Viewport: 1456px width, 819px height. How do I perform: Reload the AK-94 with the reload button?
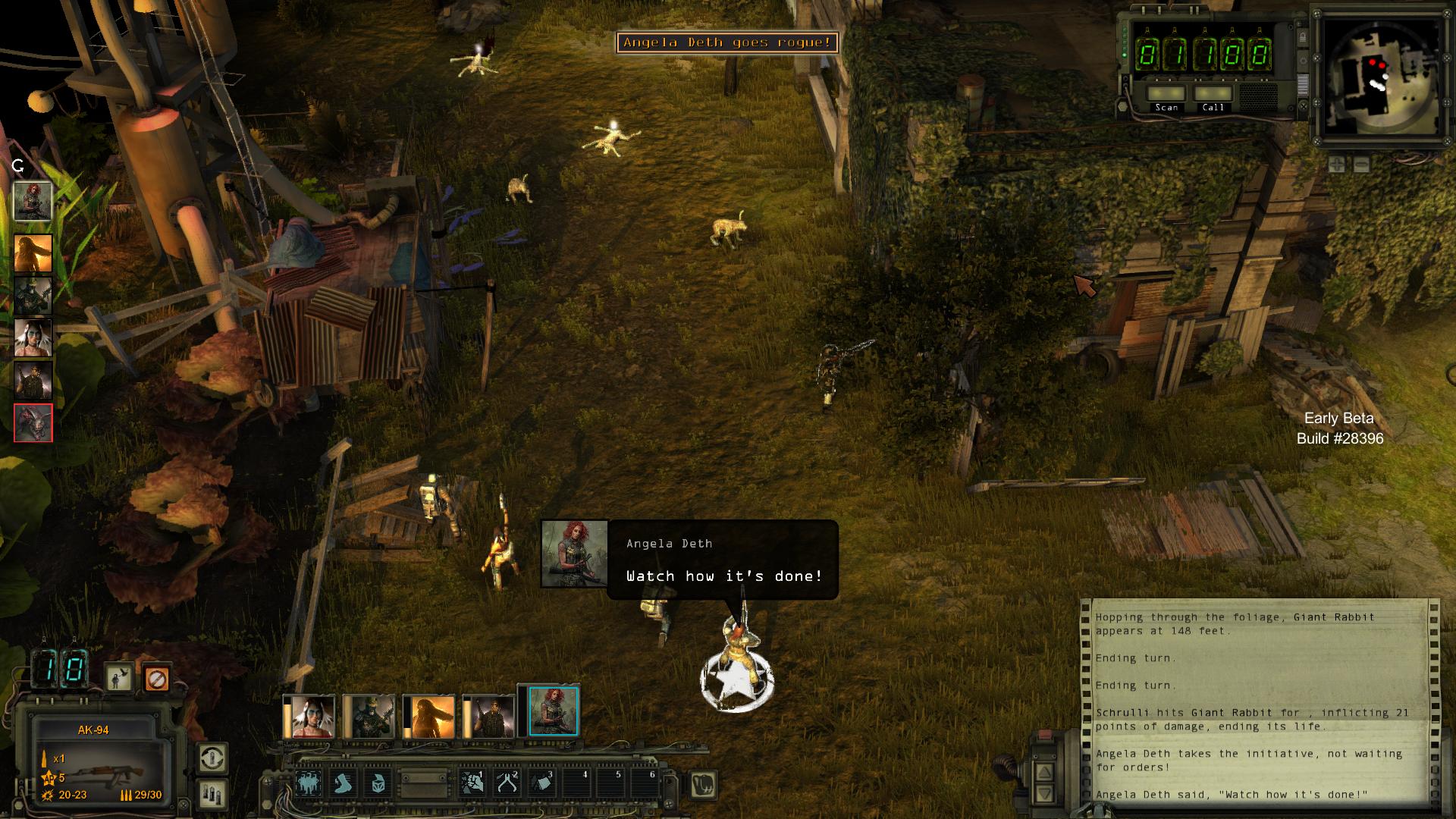pyautogui.click(x=212, y=758)
